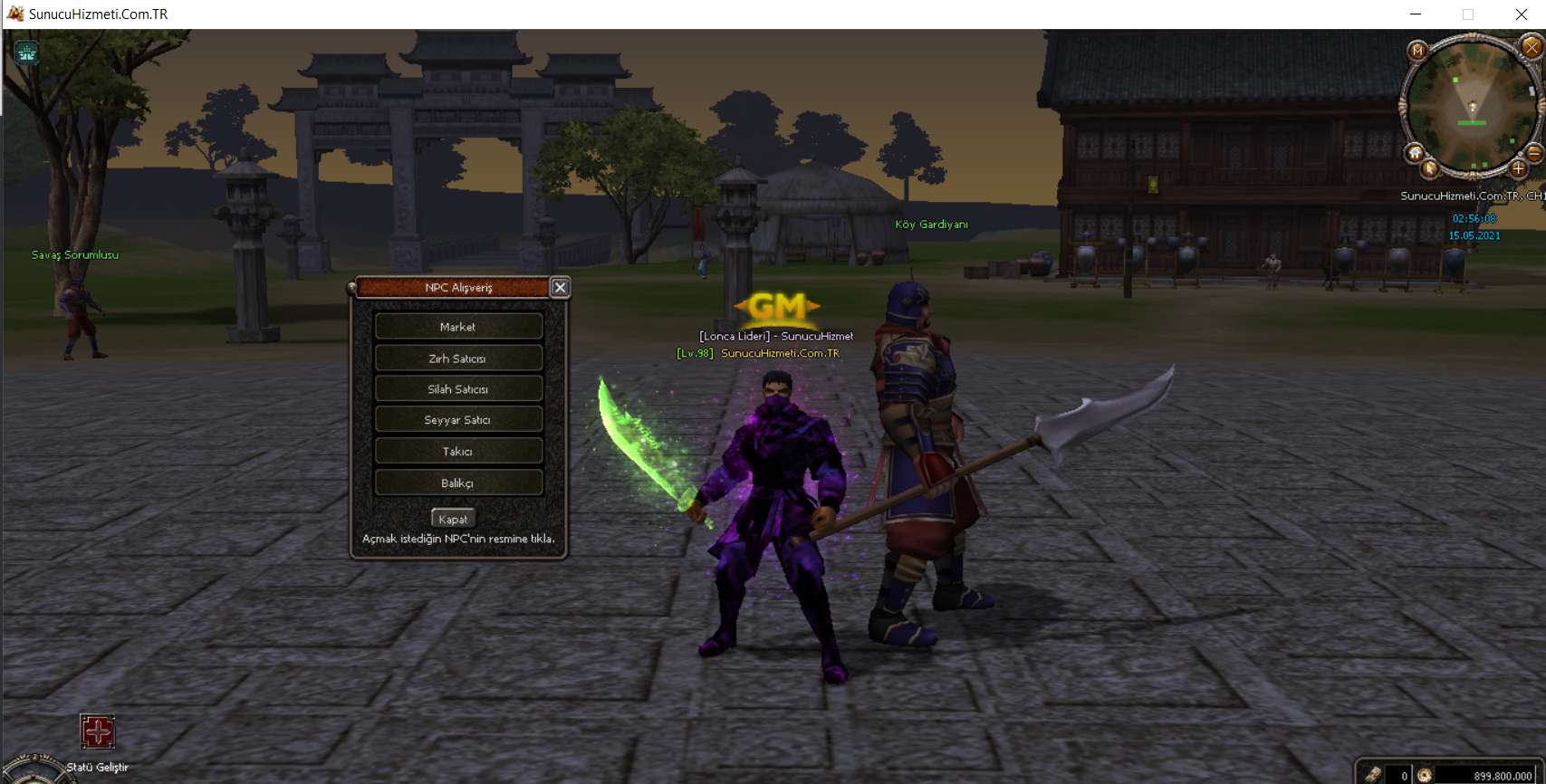The height and width of the screenshot is (784, 1546).
Task: Pick the Takıcı vendor entry
Action: click(458, 452)
